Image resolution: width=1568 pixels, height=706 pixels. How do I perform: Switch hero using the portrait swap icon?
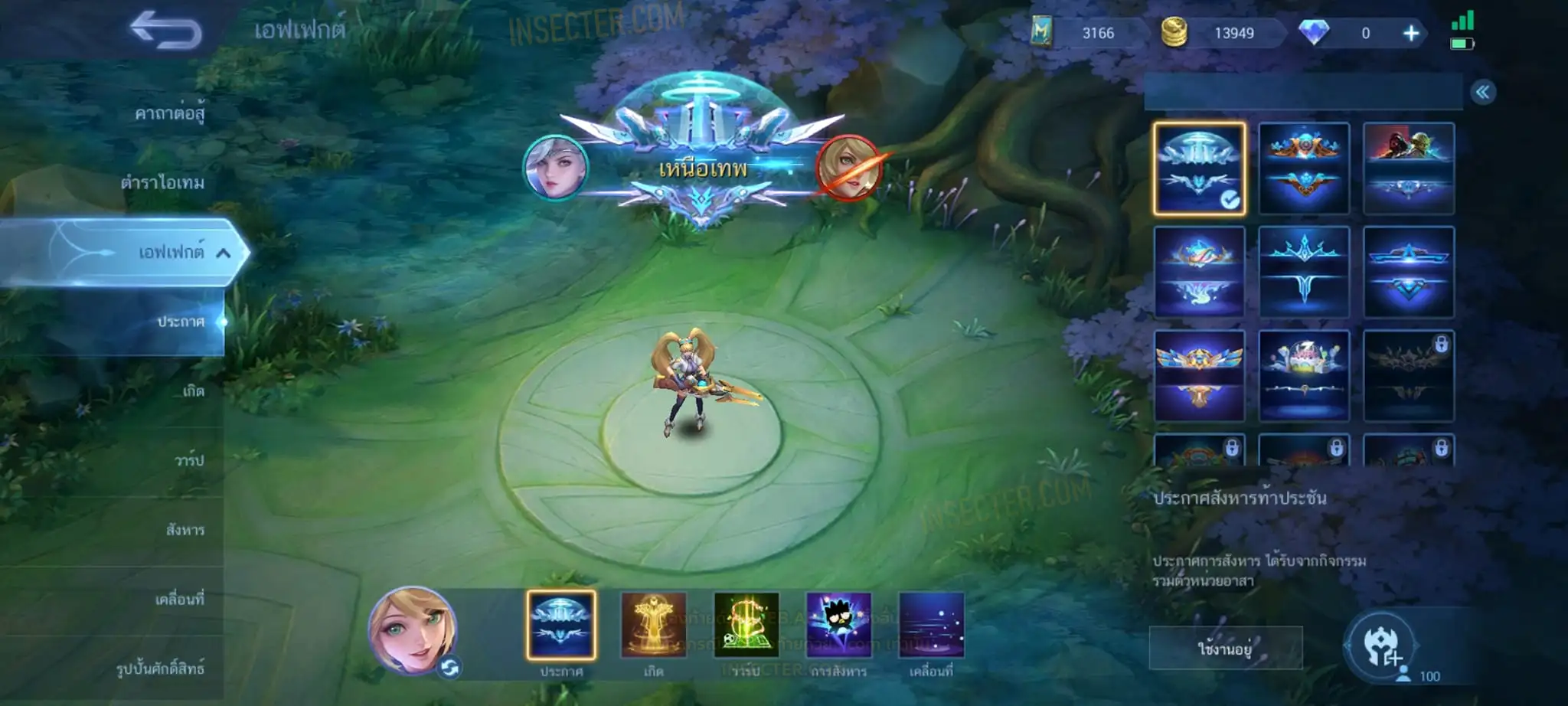[x=449, y=668]
